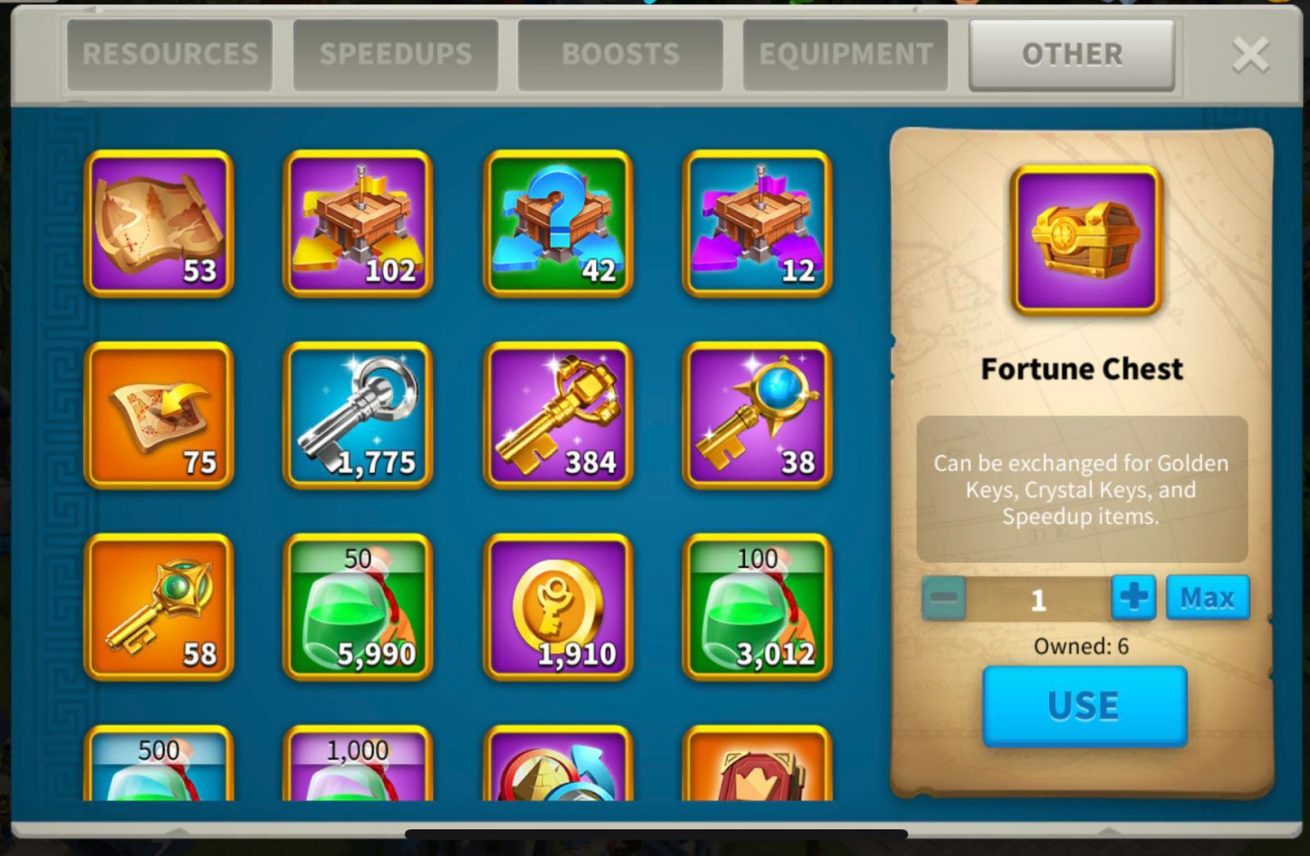Set quantity to Max

pyautogui.click(x=1207, y=598)
